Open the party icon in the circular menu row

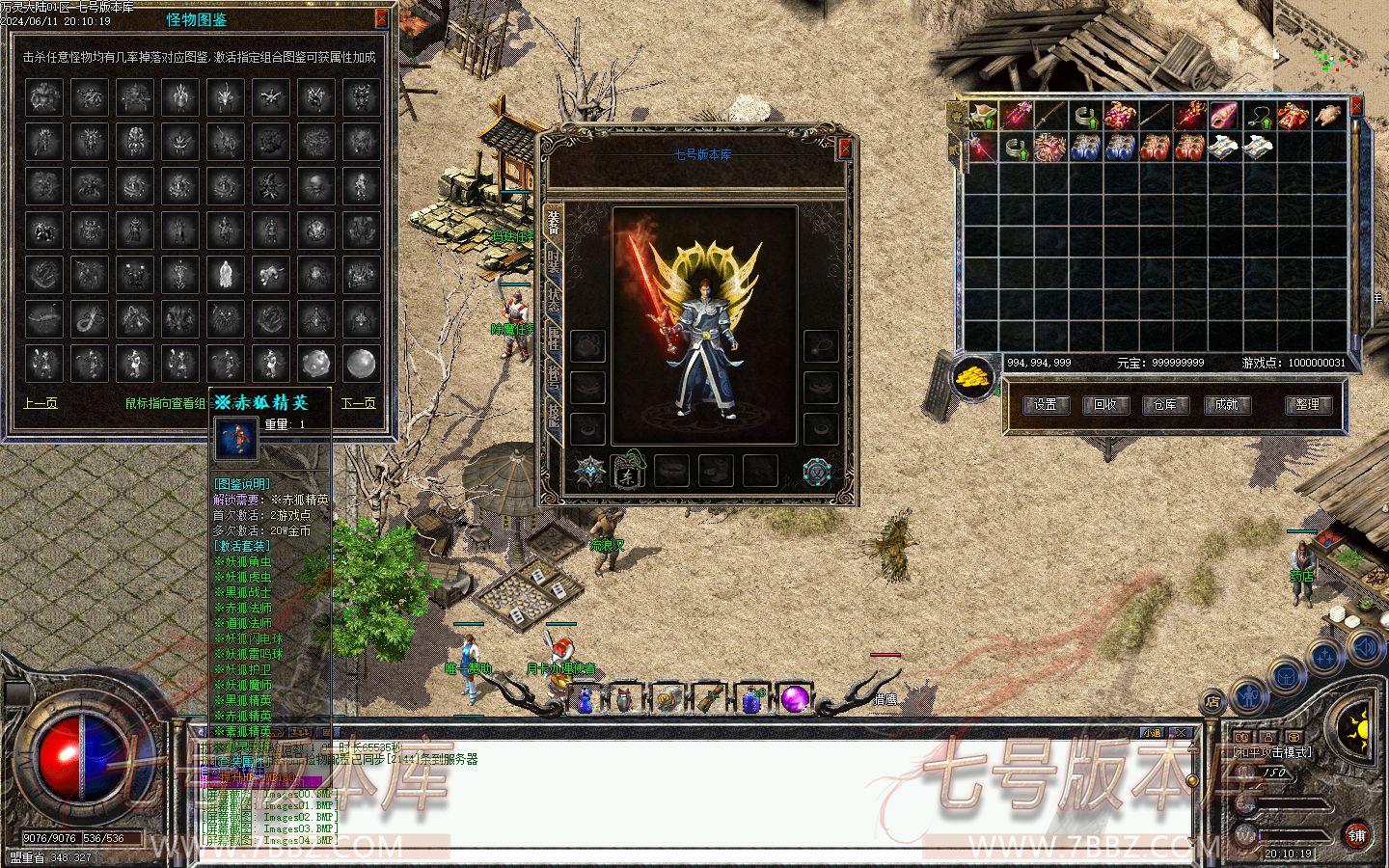pos(1324,655)
